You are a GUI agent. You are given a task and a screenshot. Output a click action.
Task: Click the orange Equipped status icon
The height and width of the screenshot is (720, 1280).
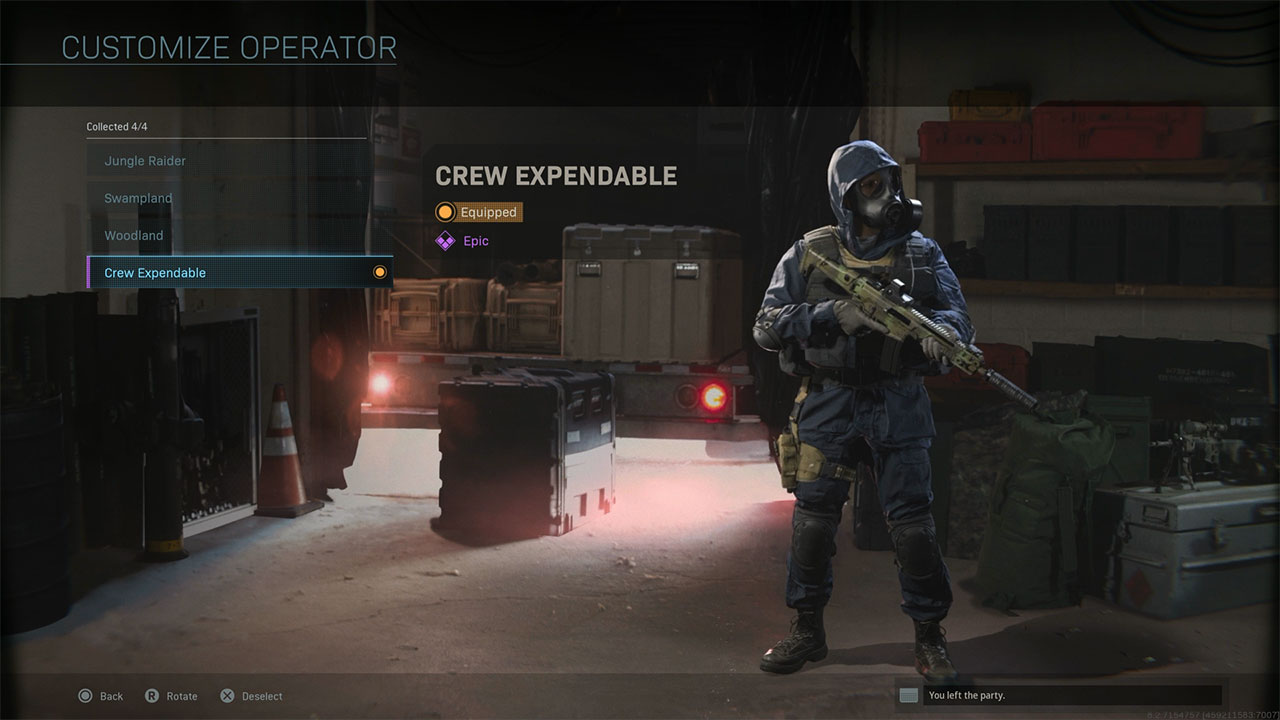pos(445,212)
